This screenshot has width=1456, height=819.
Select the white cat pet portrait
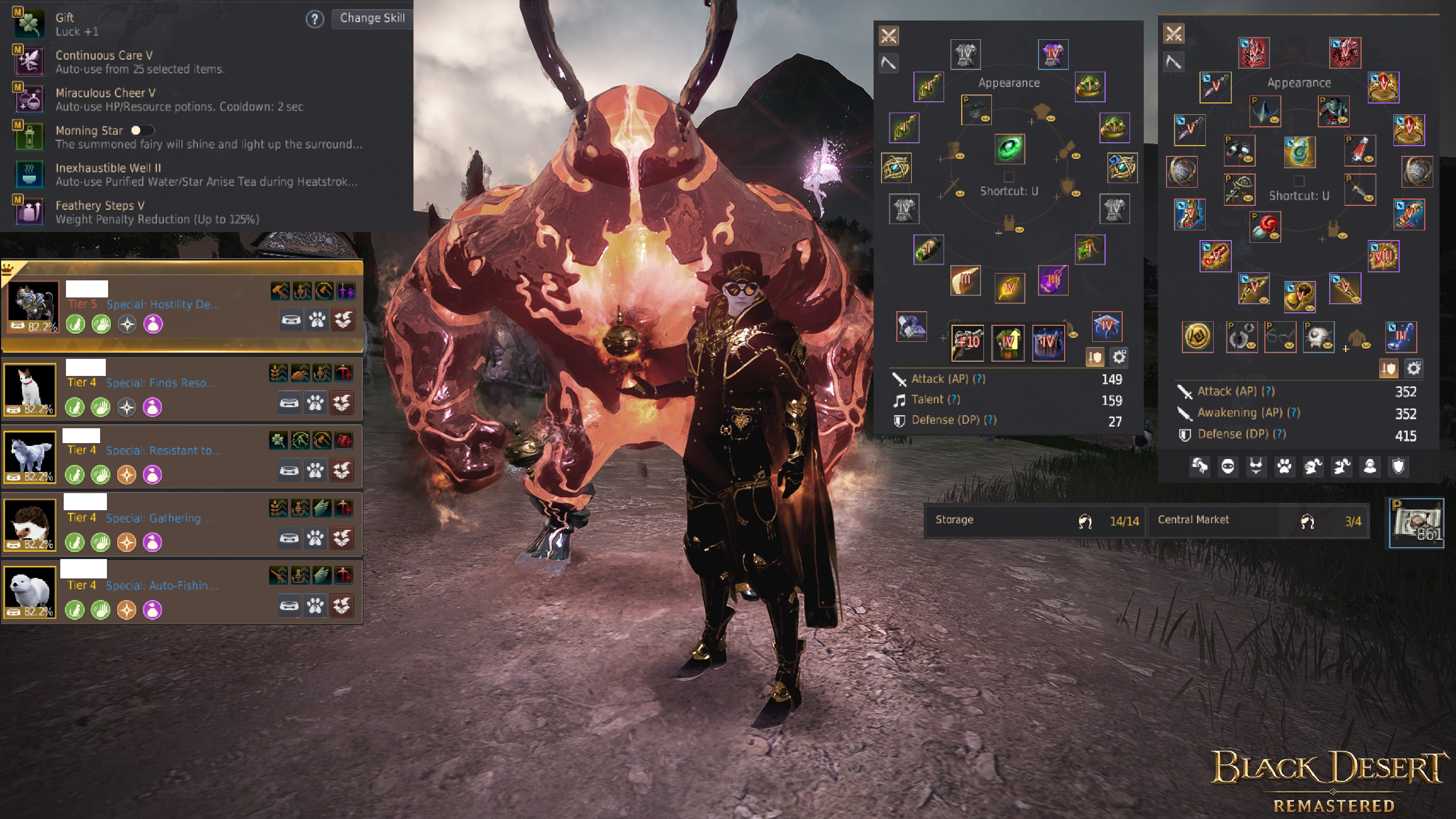(x=30, y=390)
